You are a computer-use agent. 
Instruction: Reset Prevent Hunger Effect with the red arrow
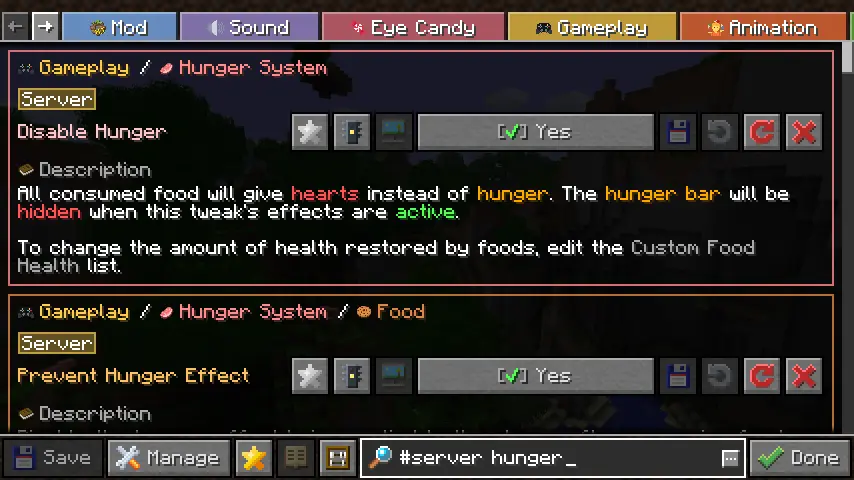(x=762, y=376)
